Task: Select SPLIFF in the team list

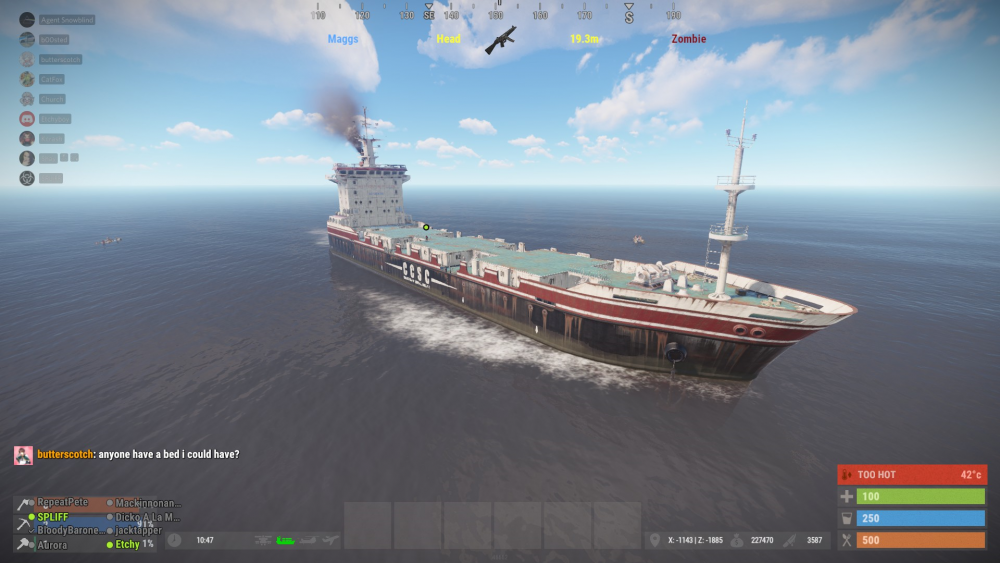Action: (x=53, y=517)
